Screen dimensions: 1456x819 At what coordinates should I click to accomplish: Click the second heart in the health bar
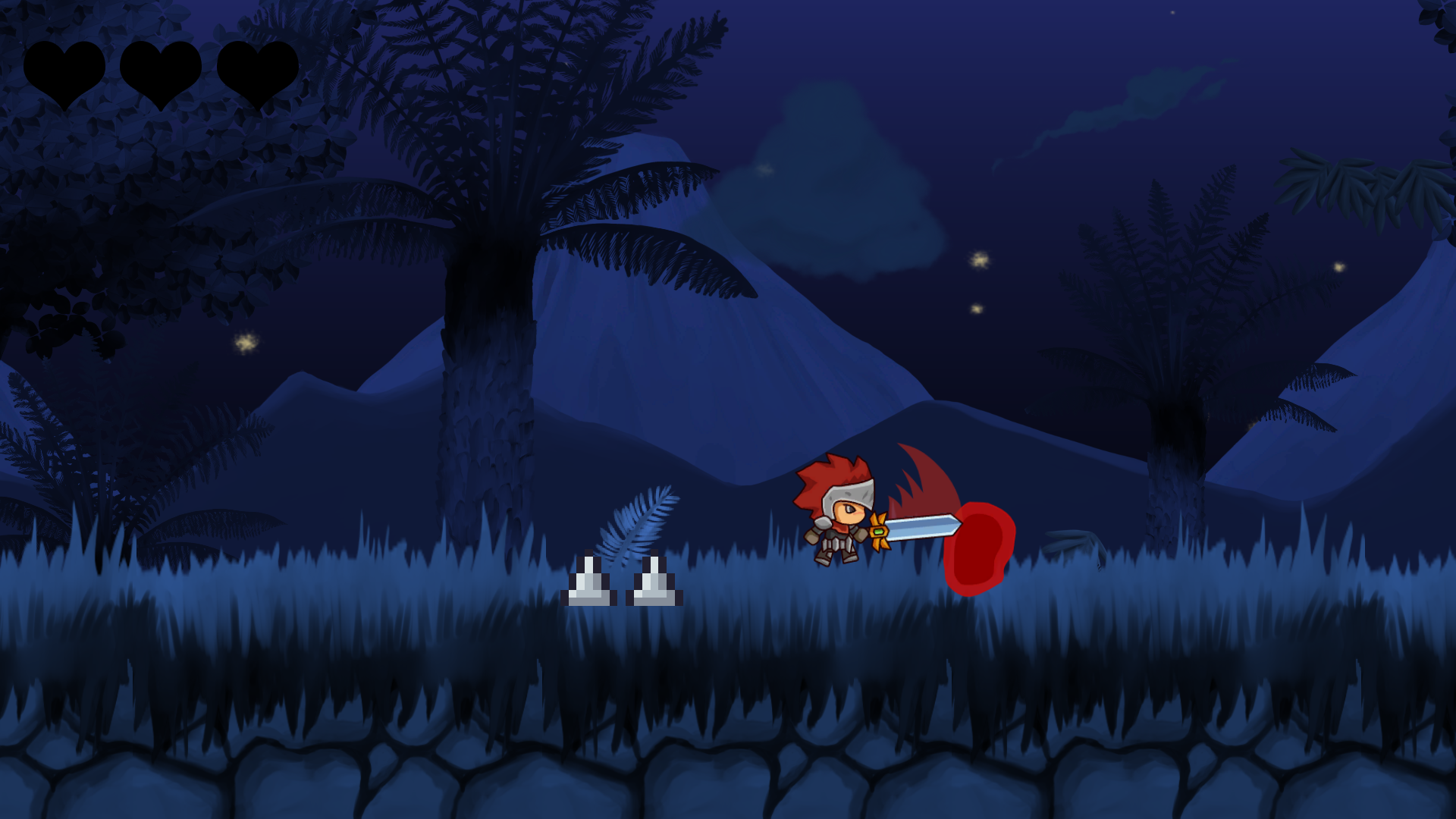coord(162,72)
